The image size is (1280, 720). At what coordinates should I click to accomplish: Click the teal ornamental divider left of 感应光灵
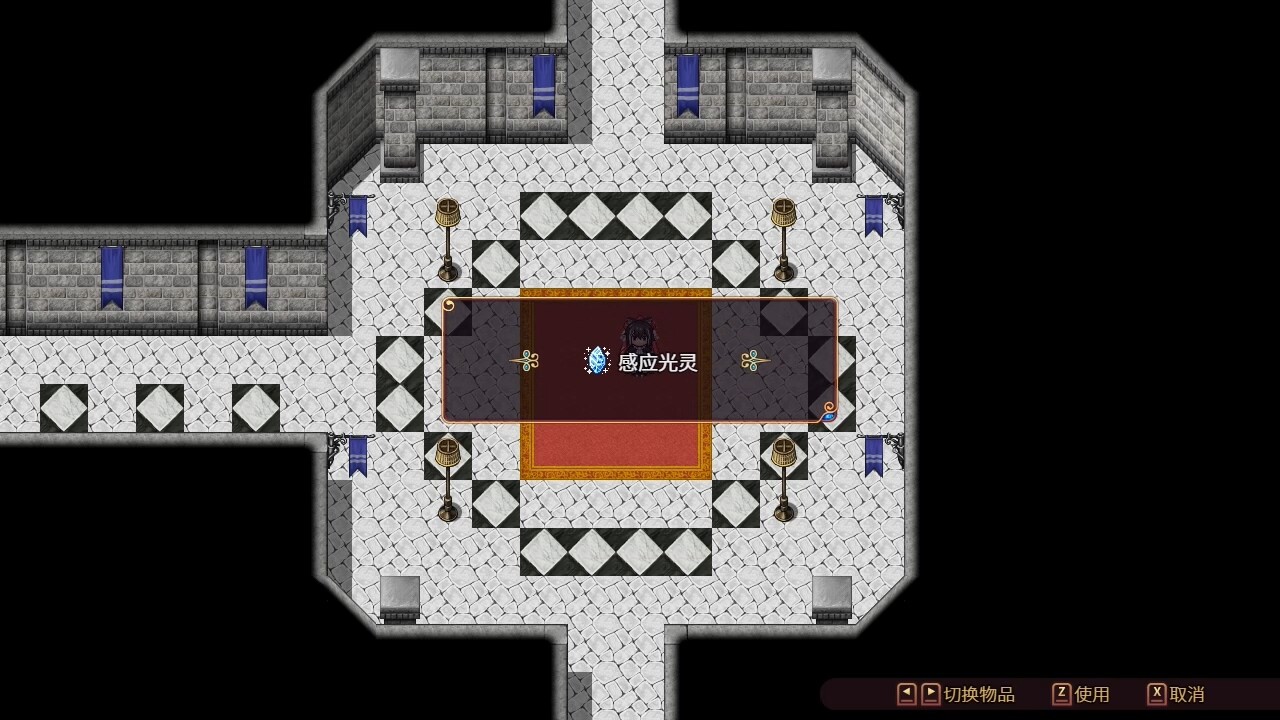coord(525,360)
